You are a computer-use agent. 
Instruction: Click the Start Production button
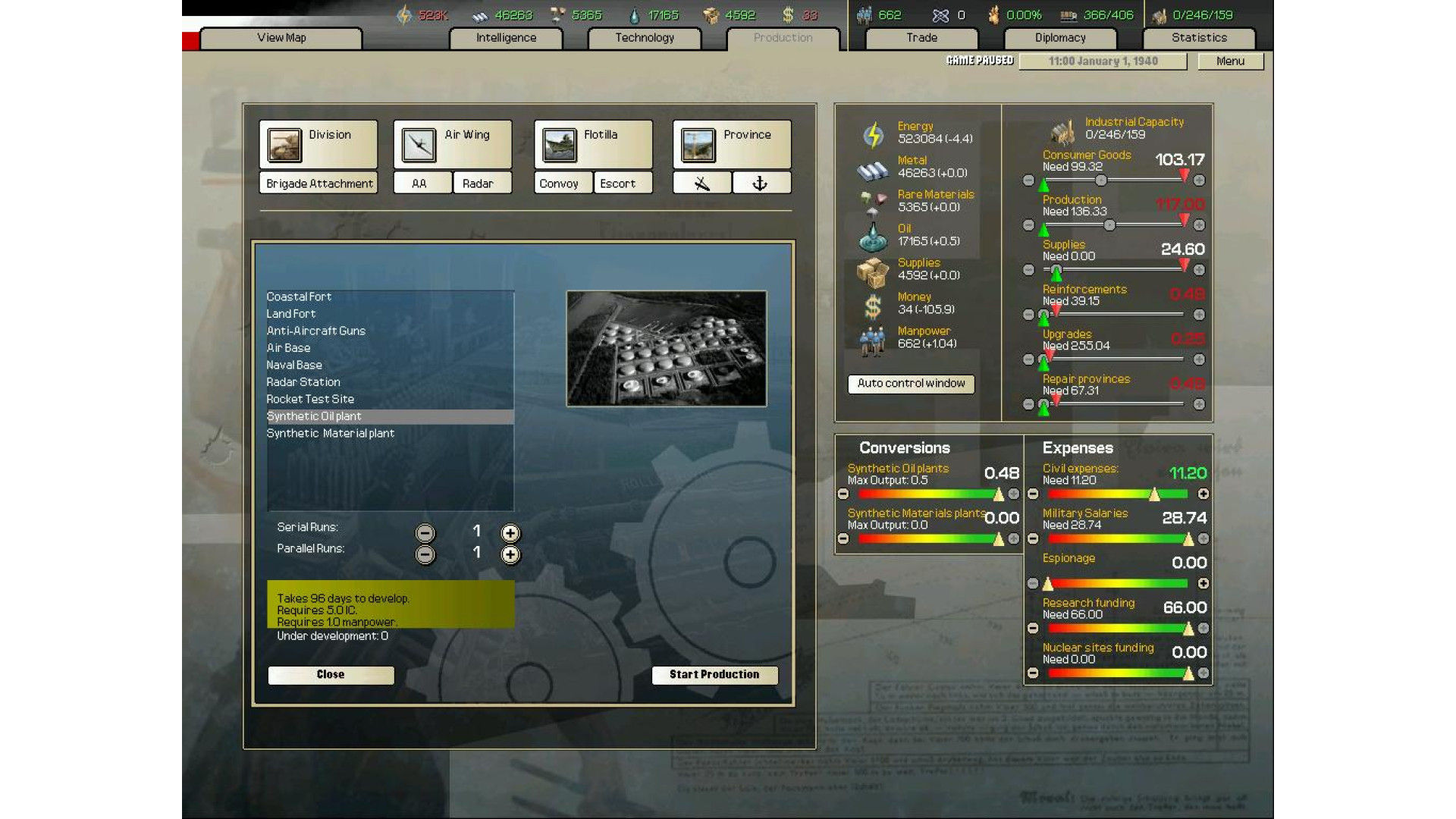(x=714, y=675)
